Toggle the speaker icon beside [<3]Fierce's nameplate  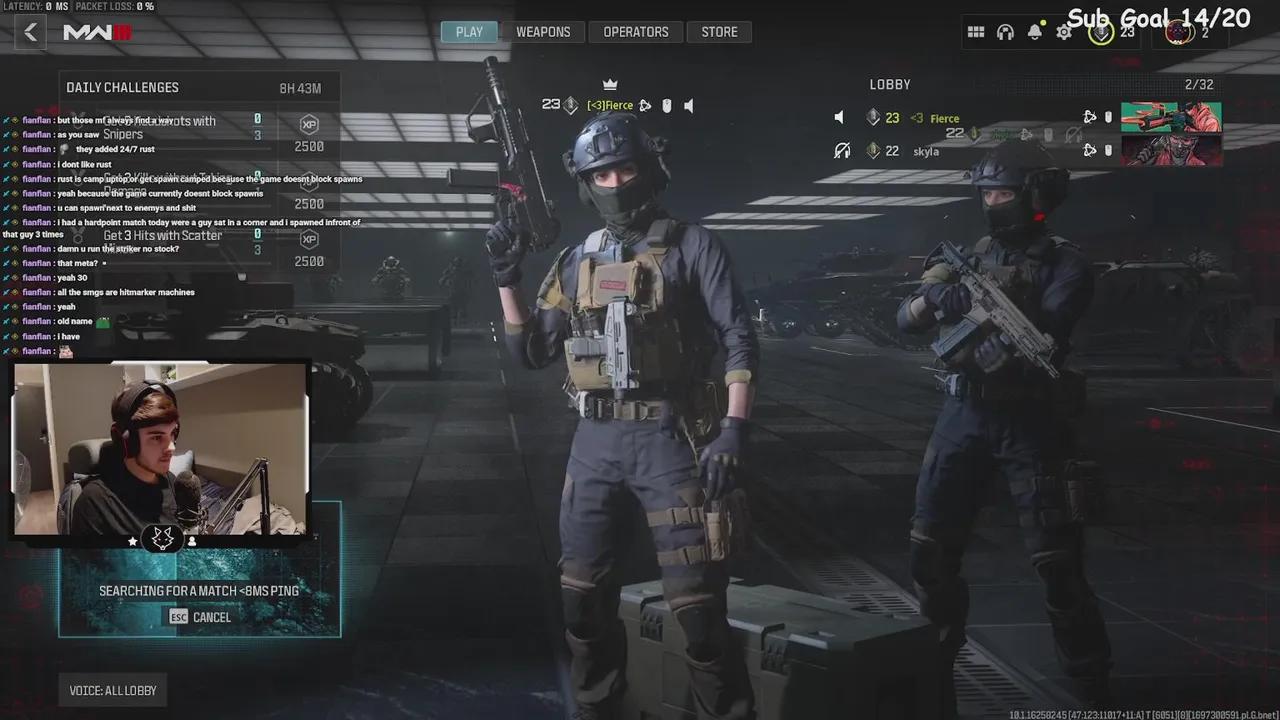pos(689,106)
